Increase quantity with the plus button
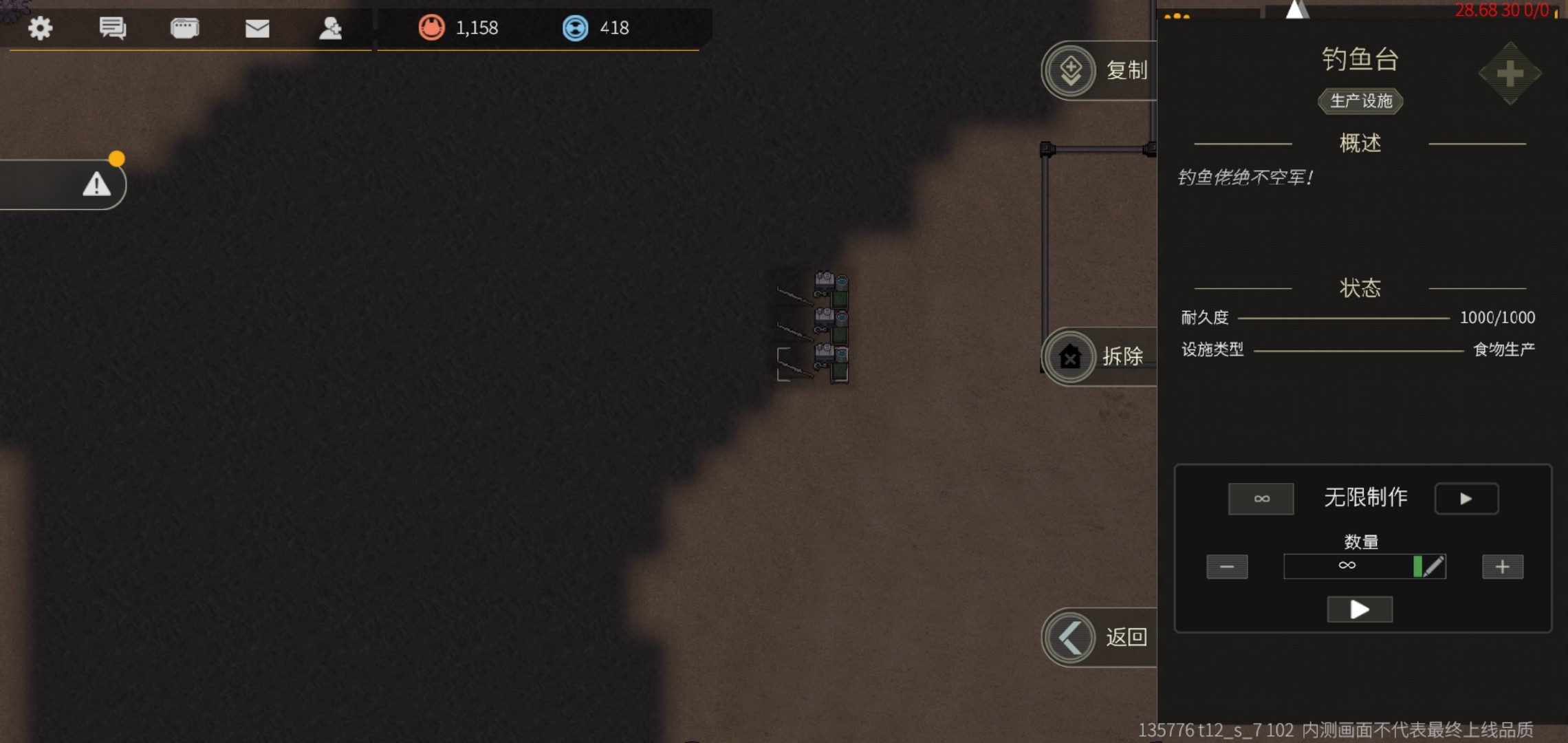This screenshot has width=1568, height=743. (1503, 567)
